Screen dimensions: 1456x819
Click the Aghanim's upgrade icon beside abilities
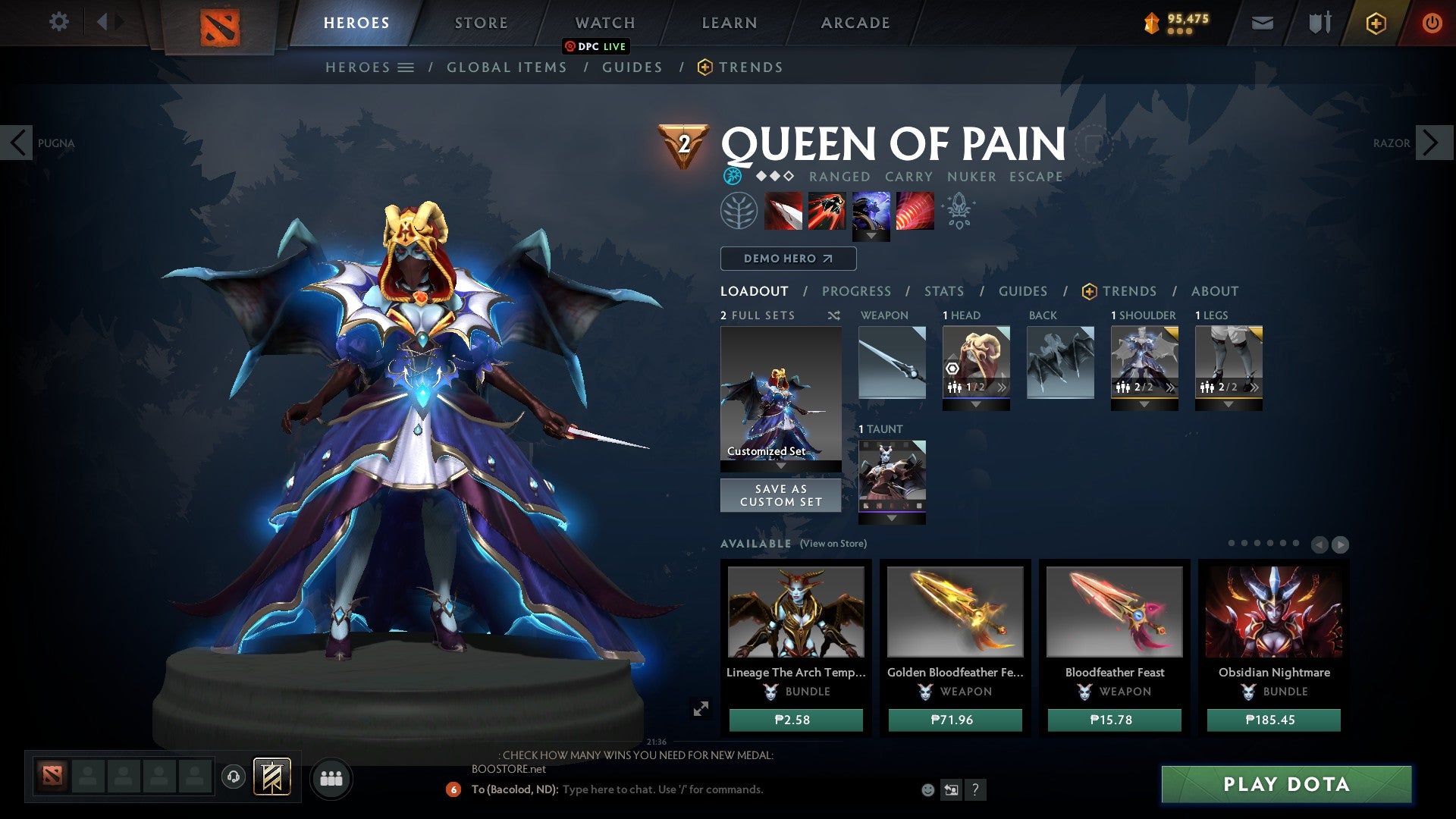point(958,211)
